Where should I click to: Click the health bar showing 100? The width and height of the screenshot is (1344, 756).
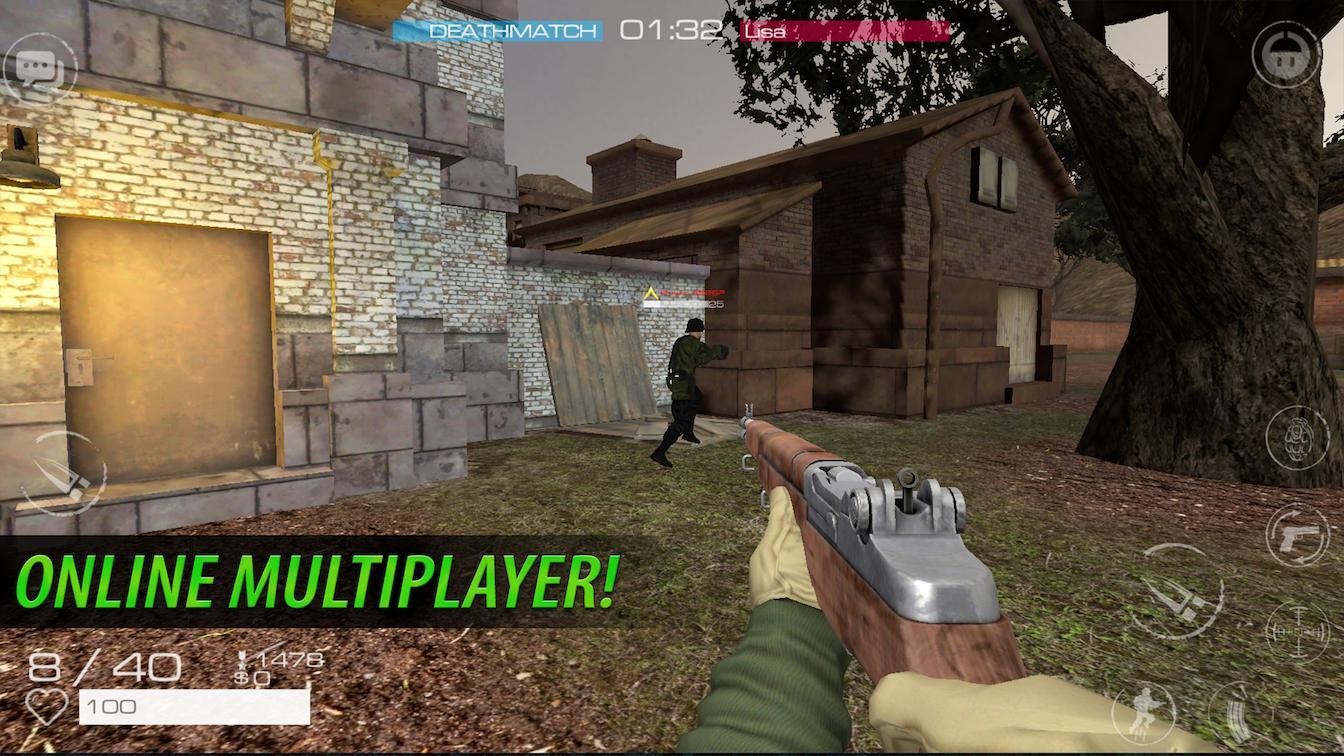pyautogui.click(x=193, y=706)
